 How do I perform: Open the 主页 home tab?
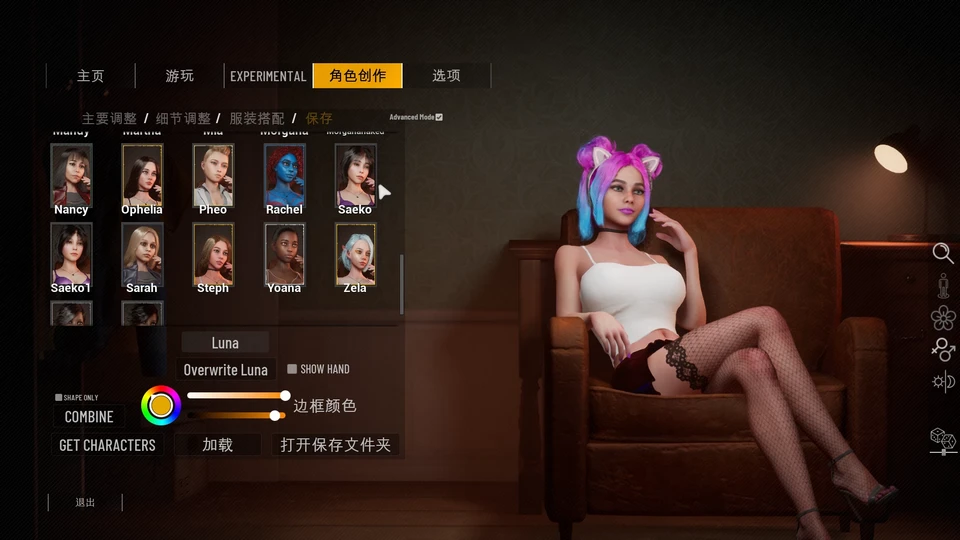tap(91, 76)
